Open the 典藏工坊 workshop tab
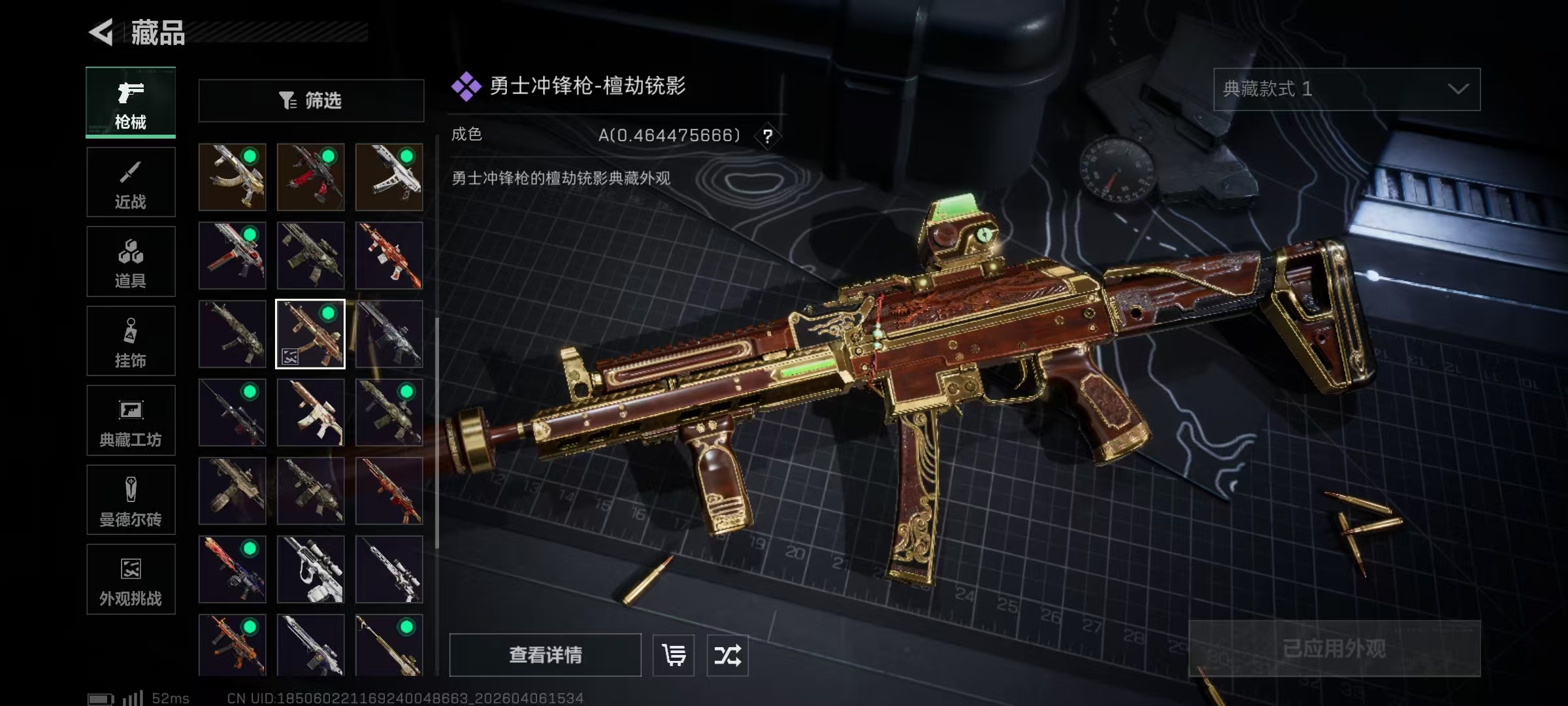 click(131, 420)
